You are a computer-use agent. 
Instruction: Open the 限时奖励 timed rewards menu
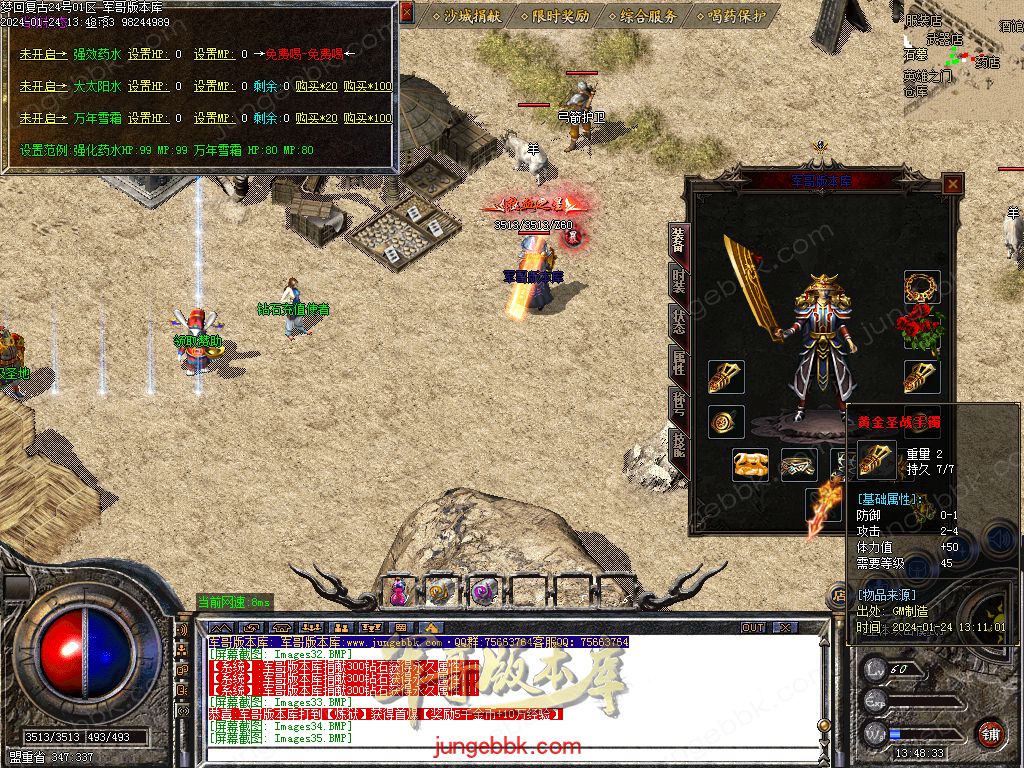(x=555, y=16)
